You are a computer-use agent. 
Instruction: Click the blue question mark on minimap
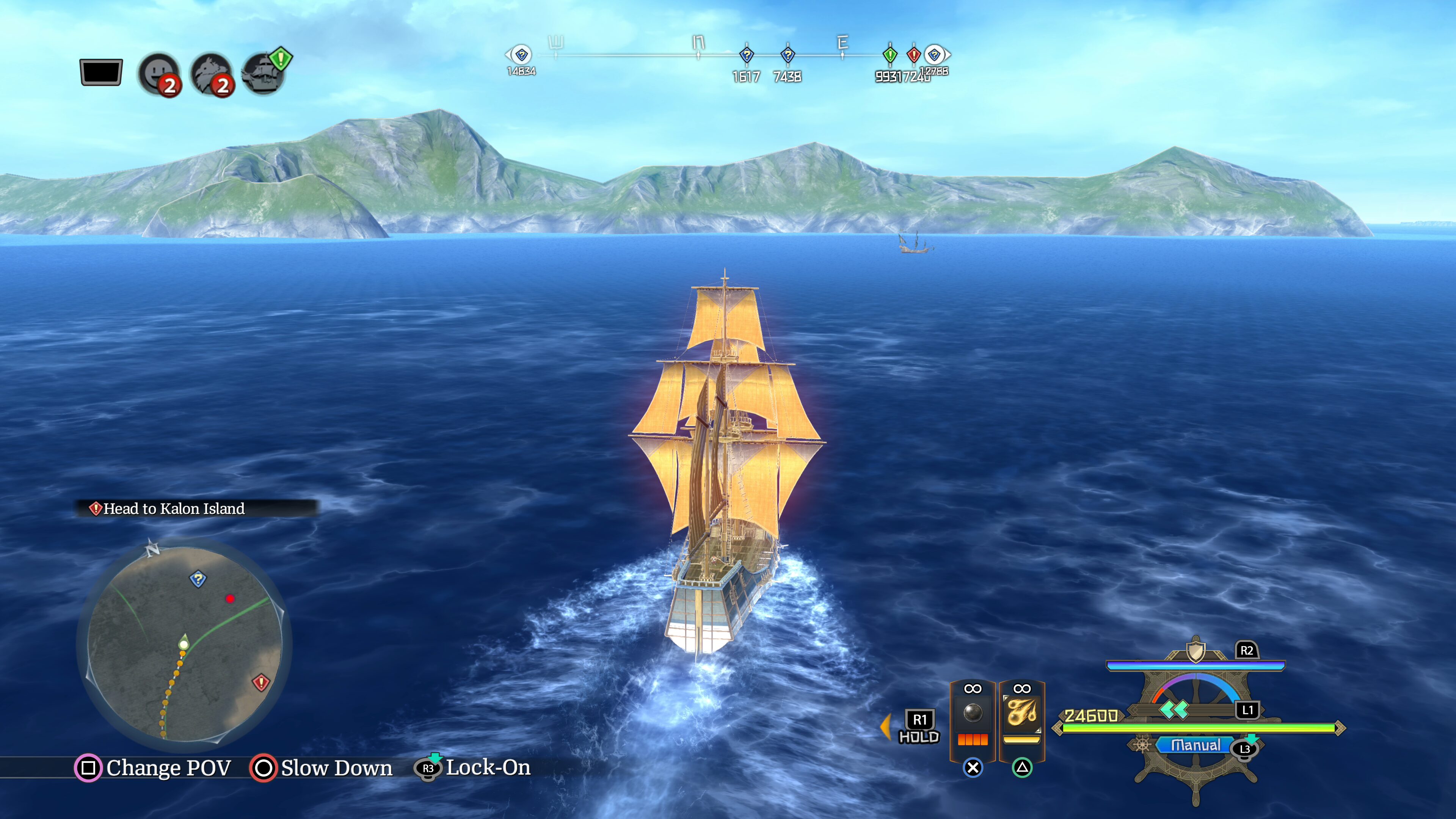click(x=198, y=579)
